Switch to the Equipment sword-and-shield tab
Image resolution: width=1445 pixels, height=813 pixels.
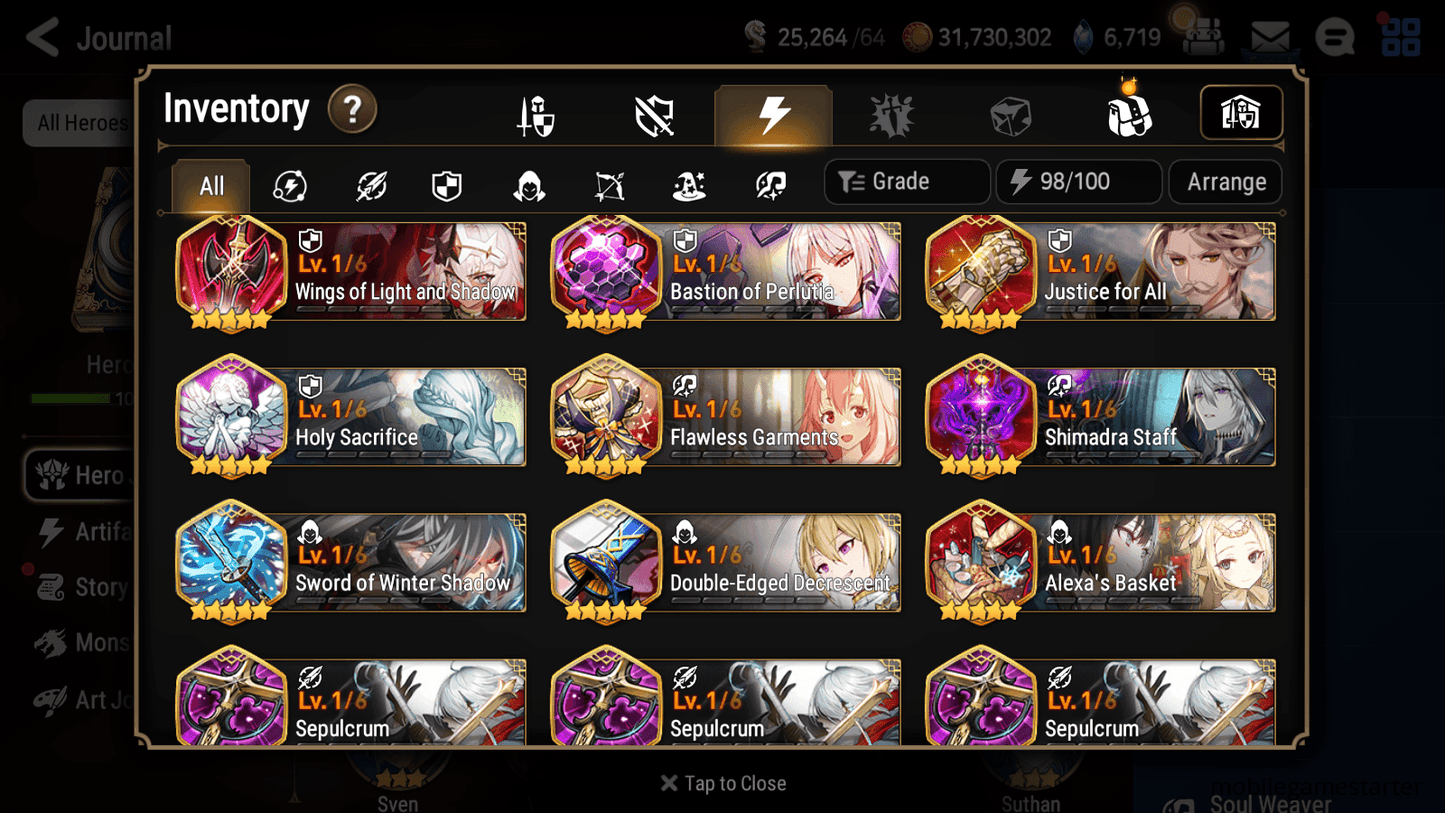tap(535, 113)
